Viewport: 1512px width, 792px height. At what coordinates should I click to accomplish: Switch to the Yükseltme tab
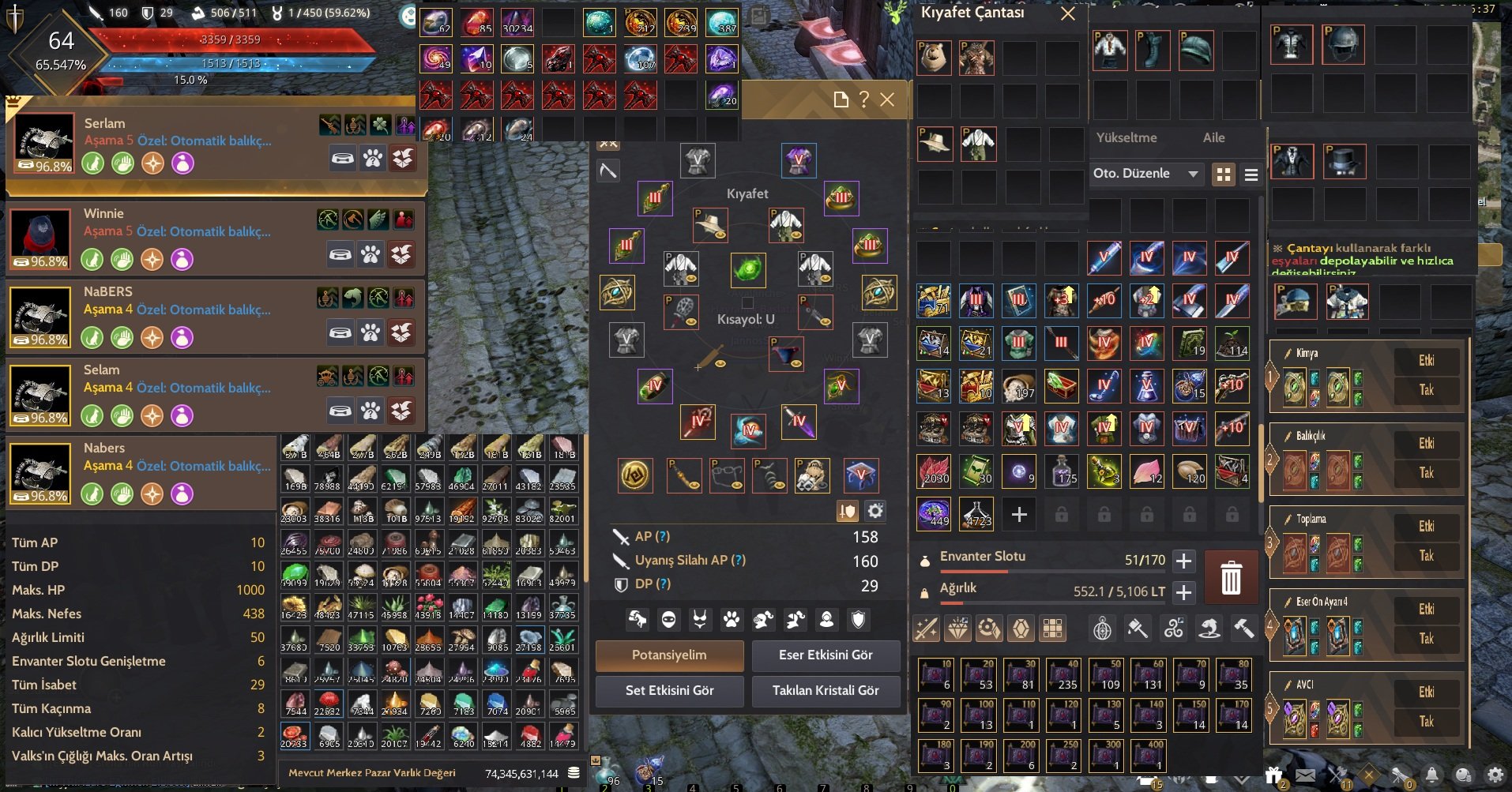pyautogui.click(x=1126, y=138)
